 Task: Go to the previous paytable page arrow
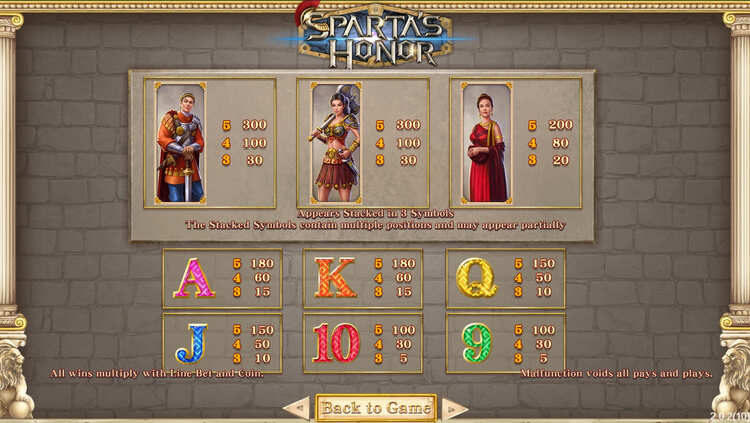pos(296,408)
